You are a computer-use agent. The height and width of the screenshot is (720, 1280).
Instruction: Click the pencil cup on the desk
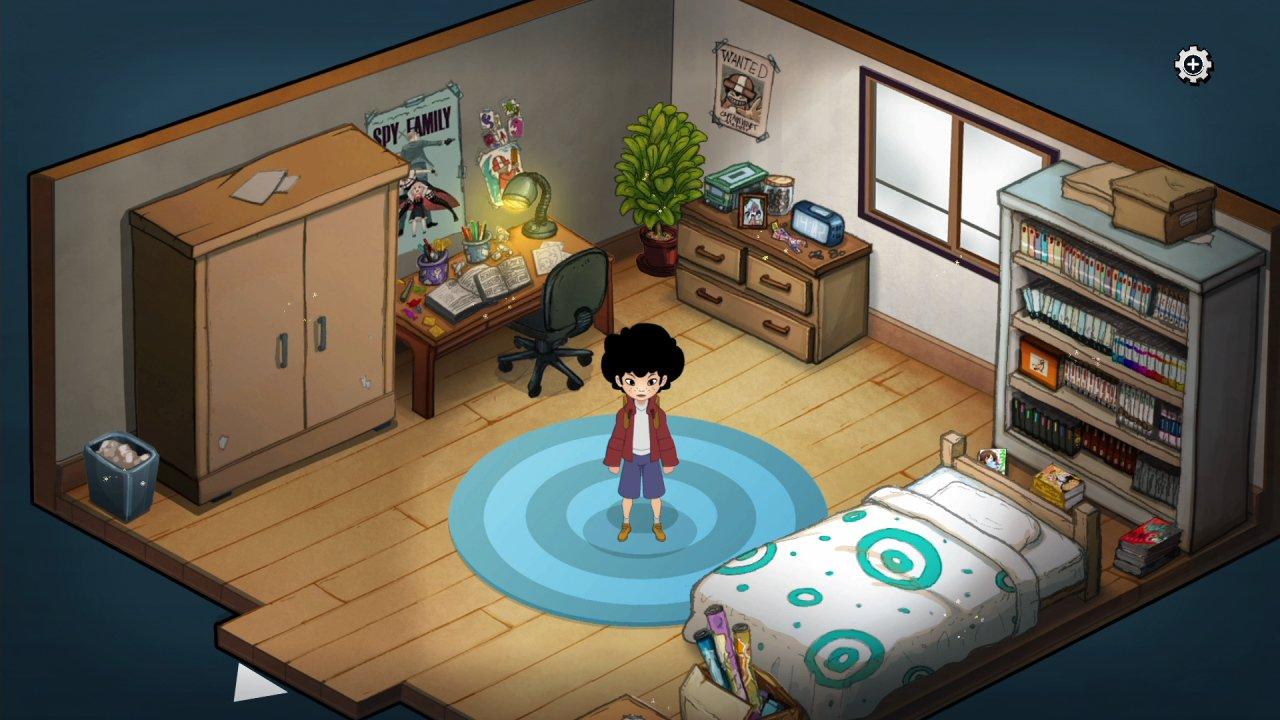475,245
